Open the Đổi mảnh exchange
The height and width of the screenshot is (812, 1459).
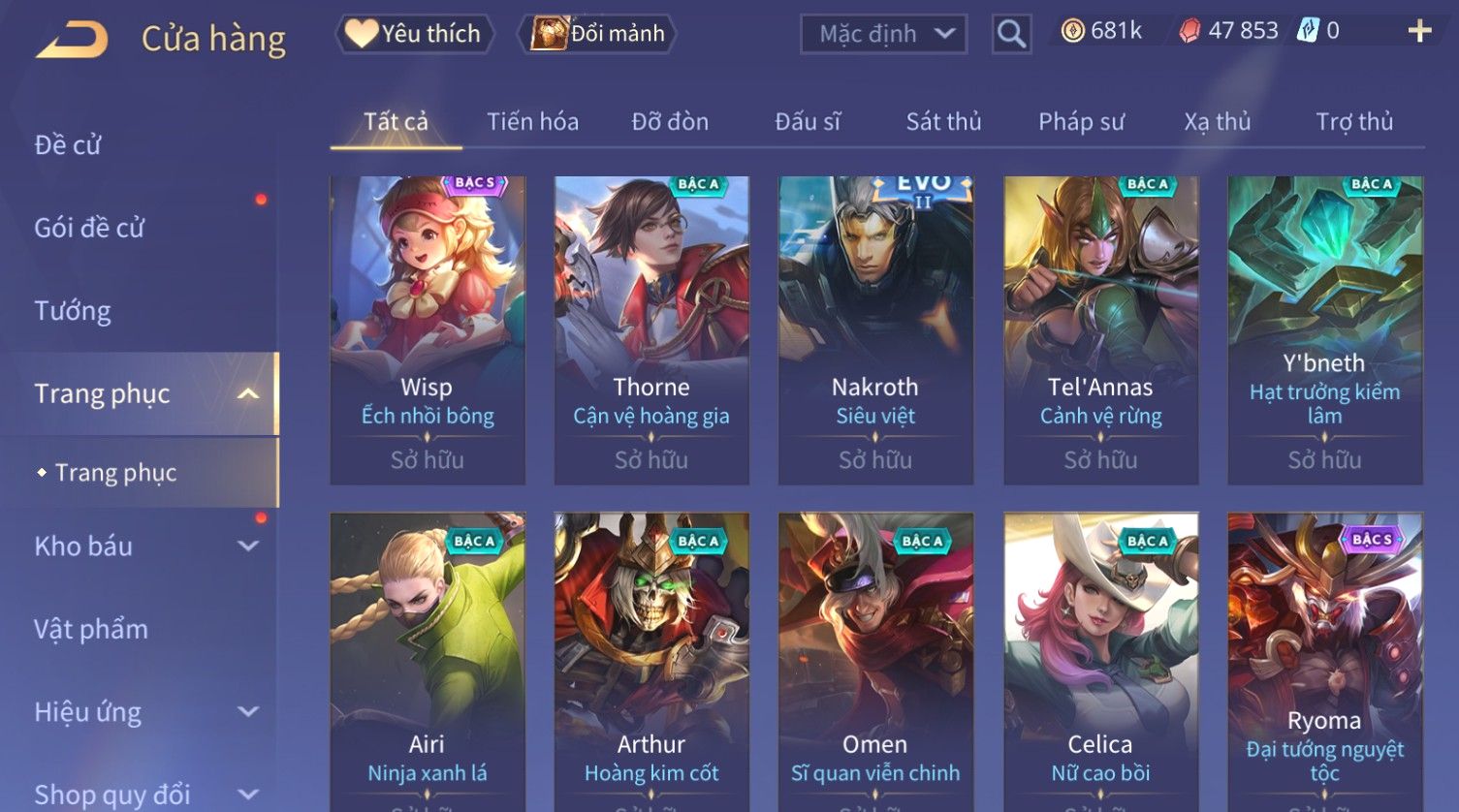tap(598, 34)
